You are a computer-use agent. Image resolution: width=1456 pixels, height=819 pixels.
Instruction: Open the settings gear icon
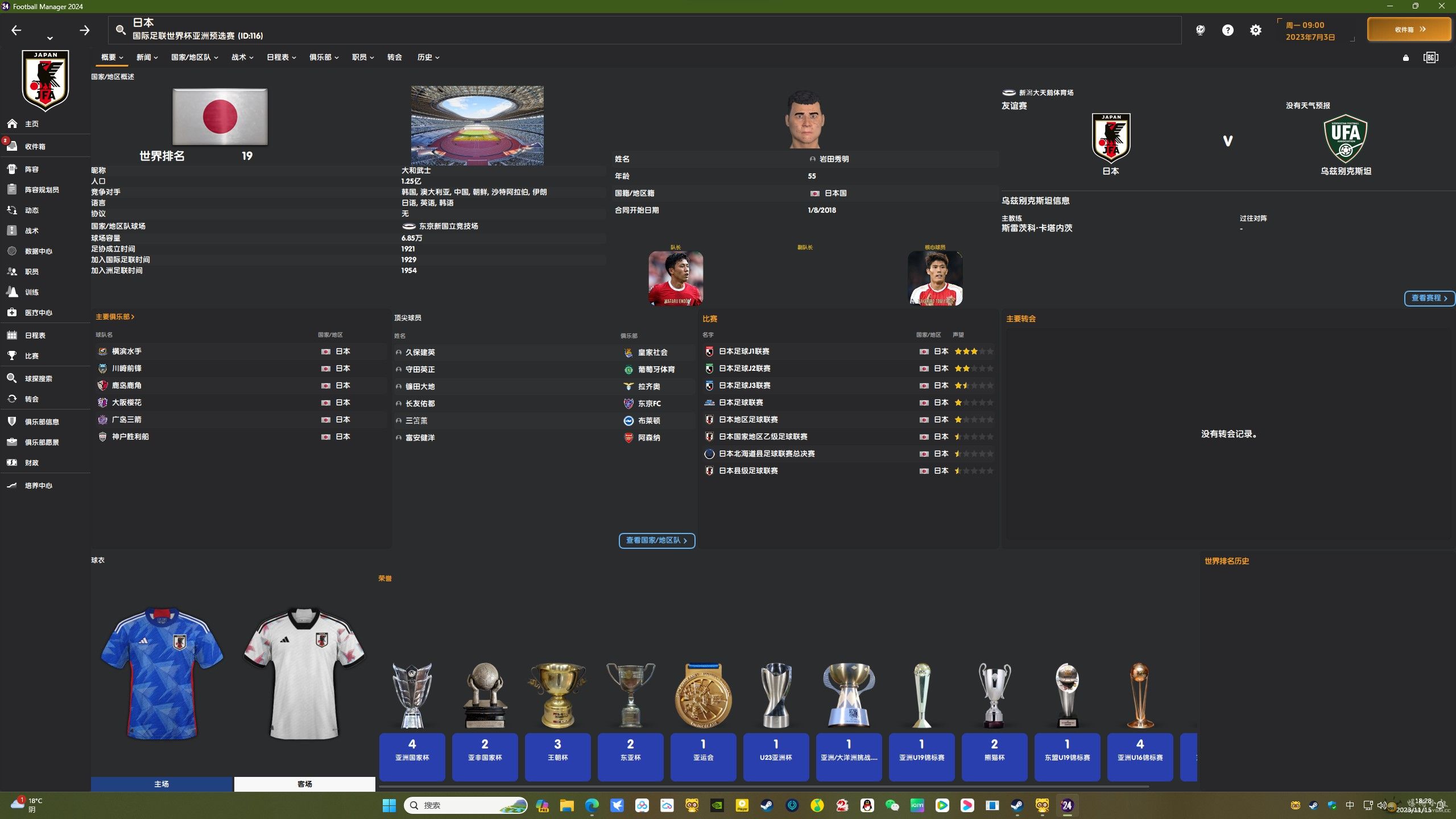(x=1255, y=30)
